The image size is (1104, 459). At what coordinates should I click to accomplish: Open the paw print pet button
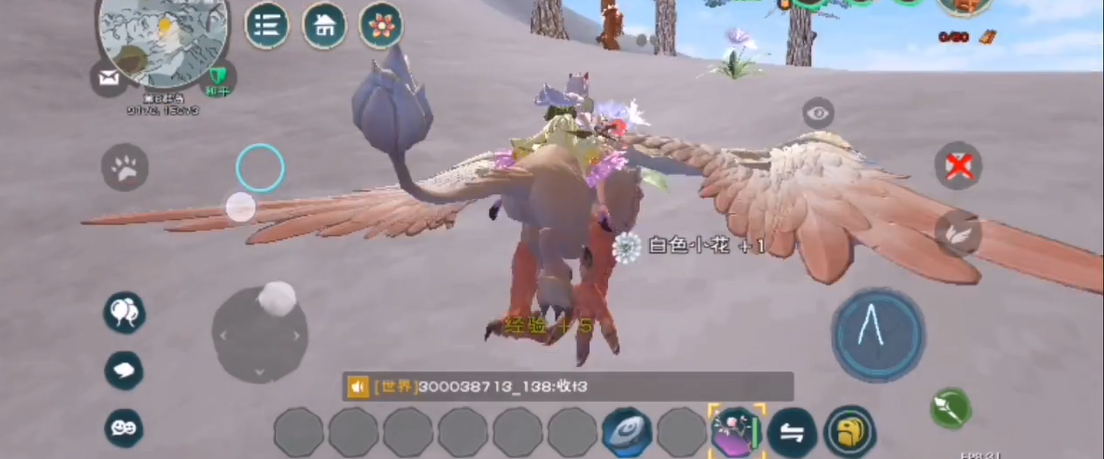(125, 168)
